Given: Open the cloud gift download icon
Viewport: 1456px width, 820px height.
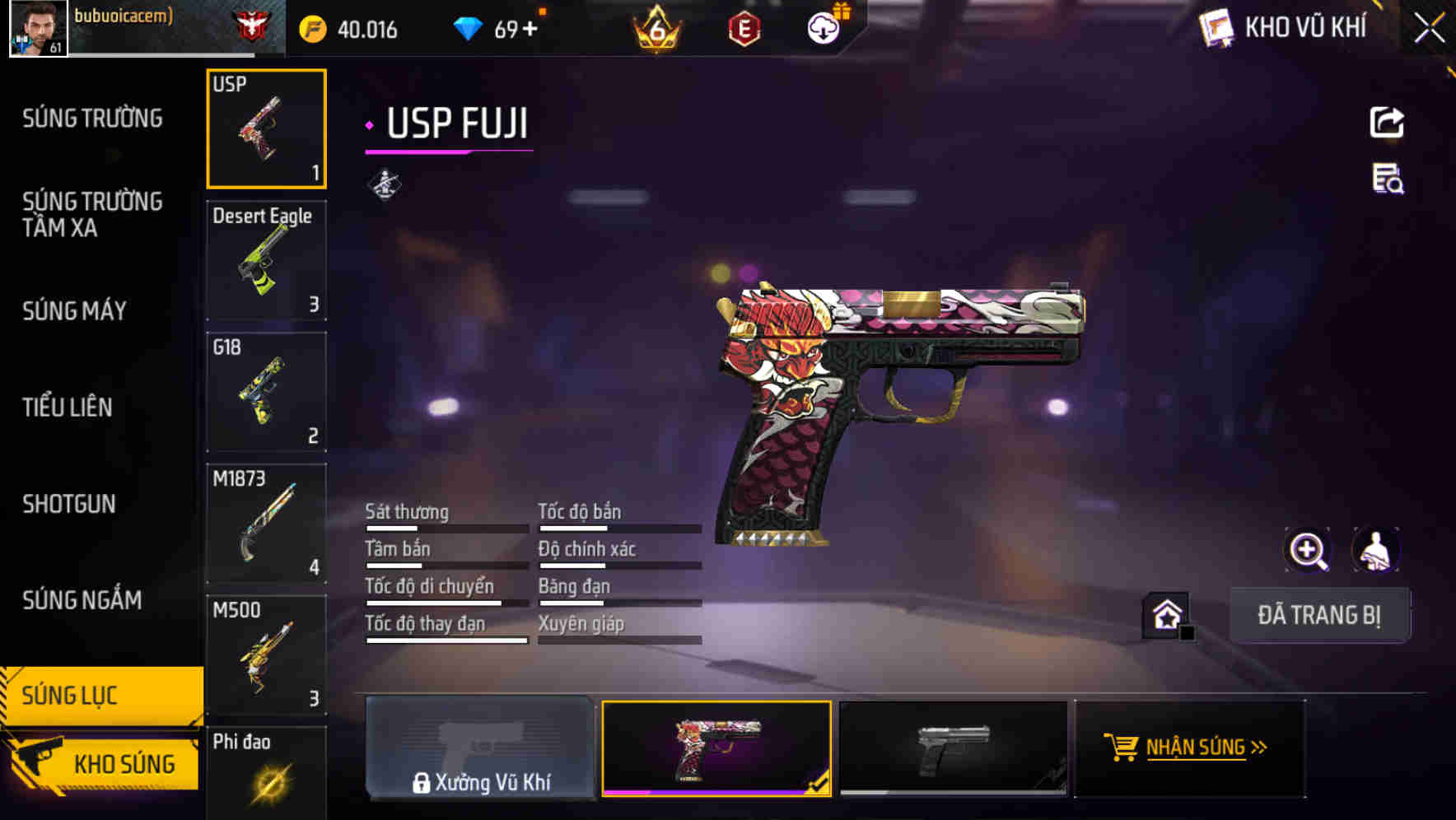Looking at the screenshot, I should point(821,26).
